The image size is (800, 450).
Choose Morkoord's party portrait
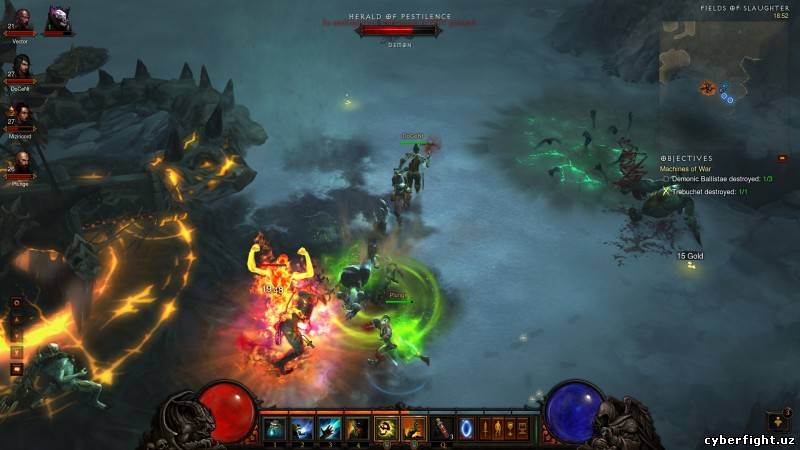click(x=21, y=113)
